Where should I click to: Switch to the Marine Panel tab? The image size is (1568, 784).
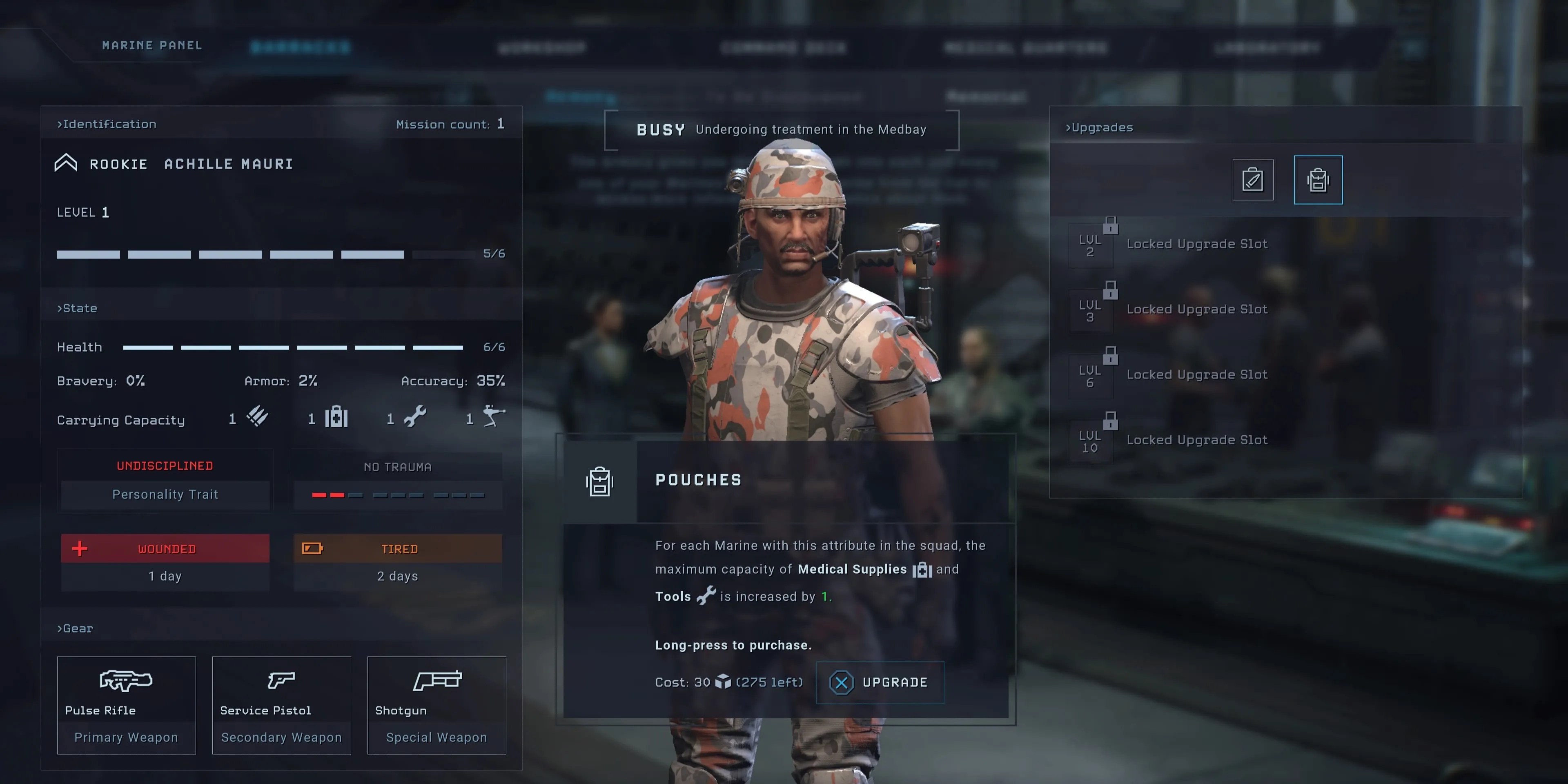point(152,46)
